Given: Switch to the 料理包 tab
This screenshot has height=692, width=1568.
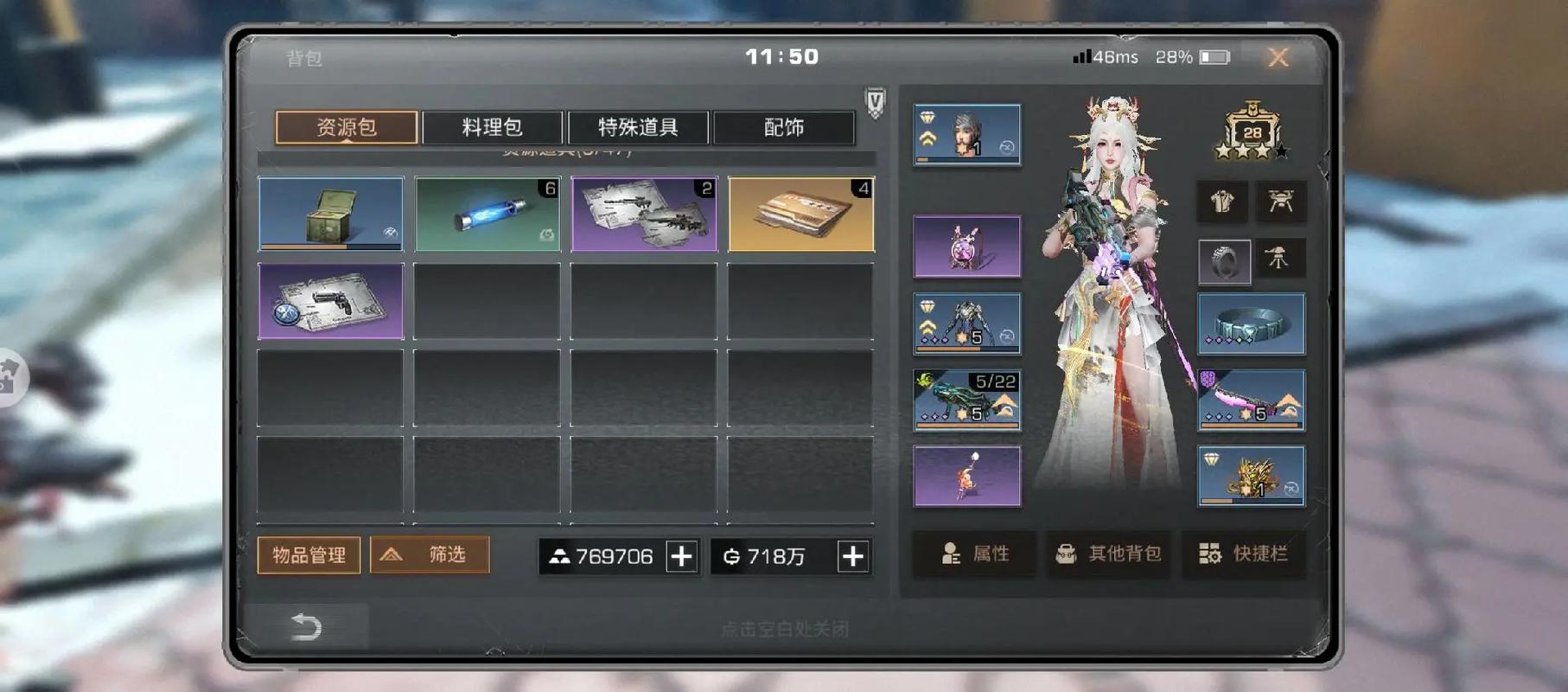Looking at the screenshot, I should [x=493, y=126].
